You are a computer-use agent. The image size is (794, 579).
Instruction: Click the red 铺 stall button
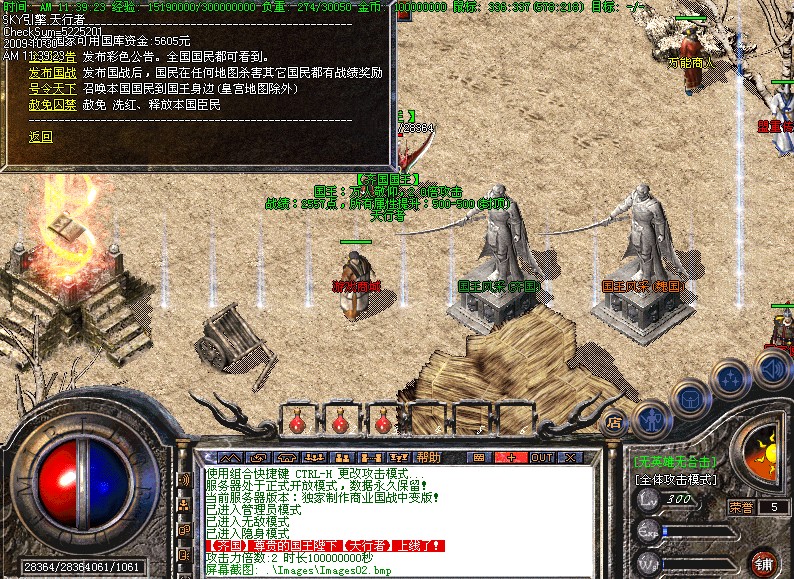[x=764, y=560]
